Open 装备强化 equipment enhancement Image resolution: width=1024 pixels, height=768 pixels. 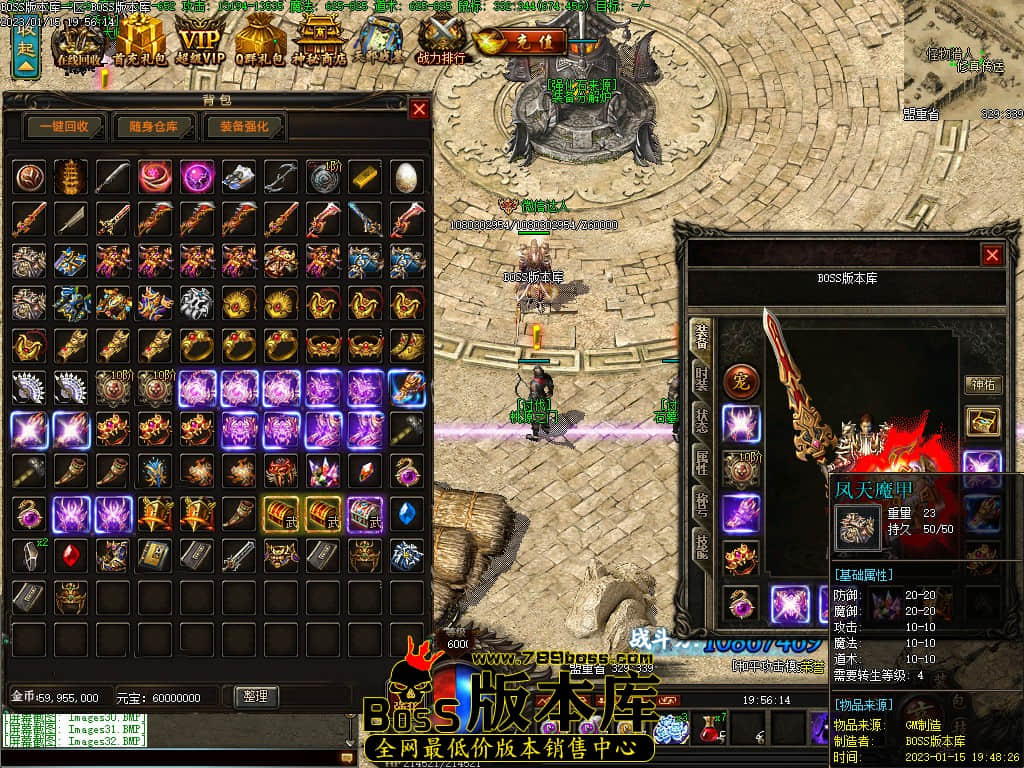click(x=244, y=127)
